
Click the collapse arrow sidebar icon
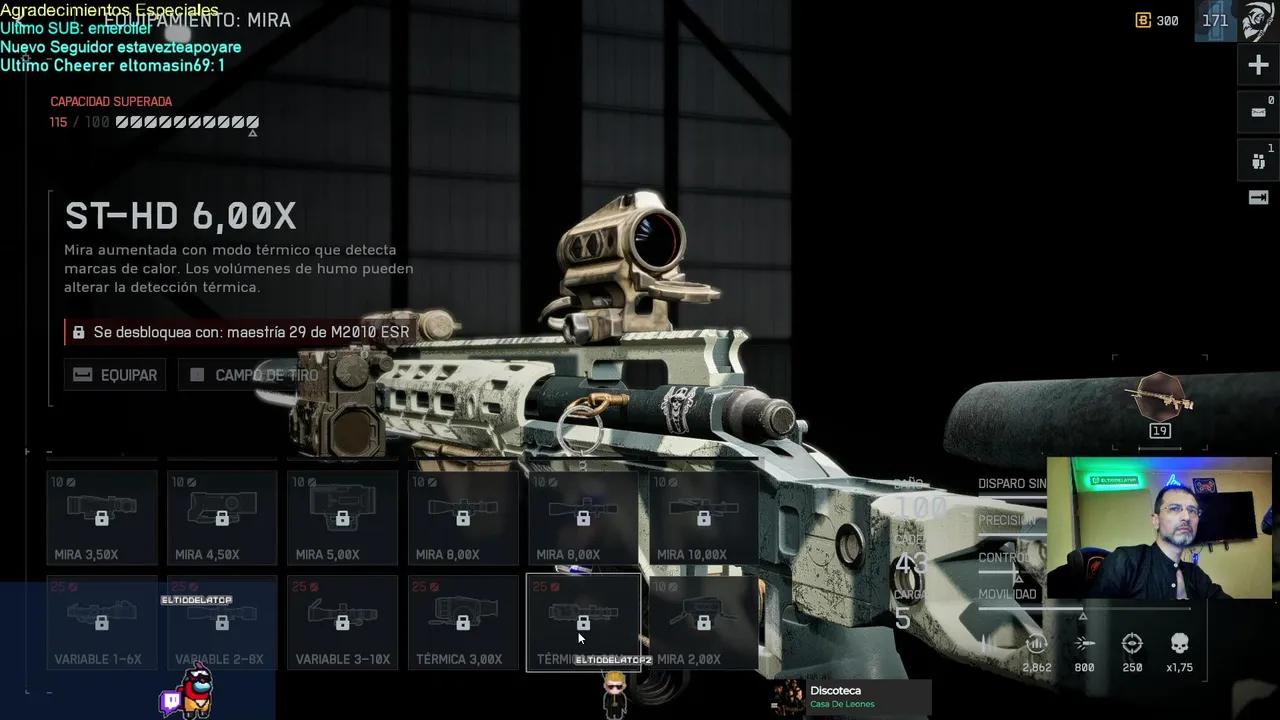(x=1258, y=198)
